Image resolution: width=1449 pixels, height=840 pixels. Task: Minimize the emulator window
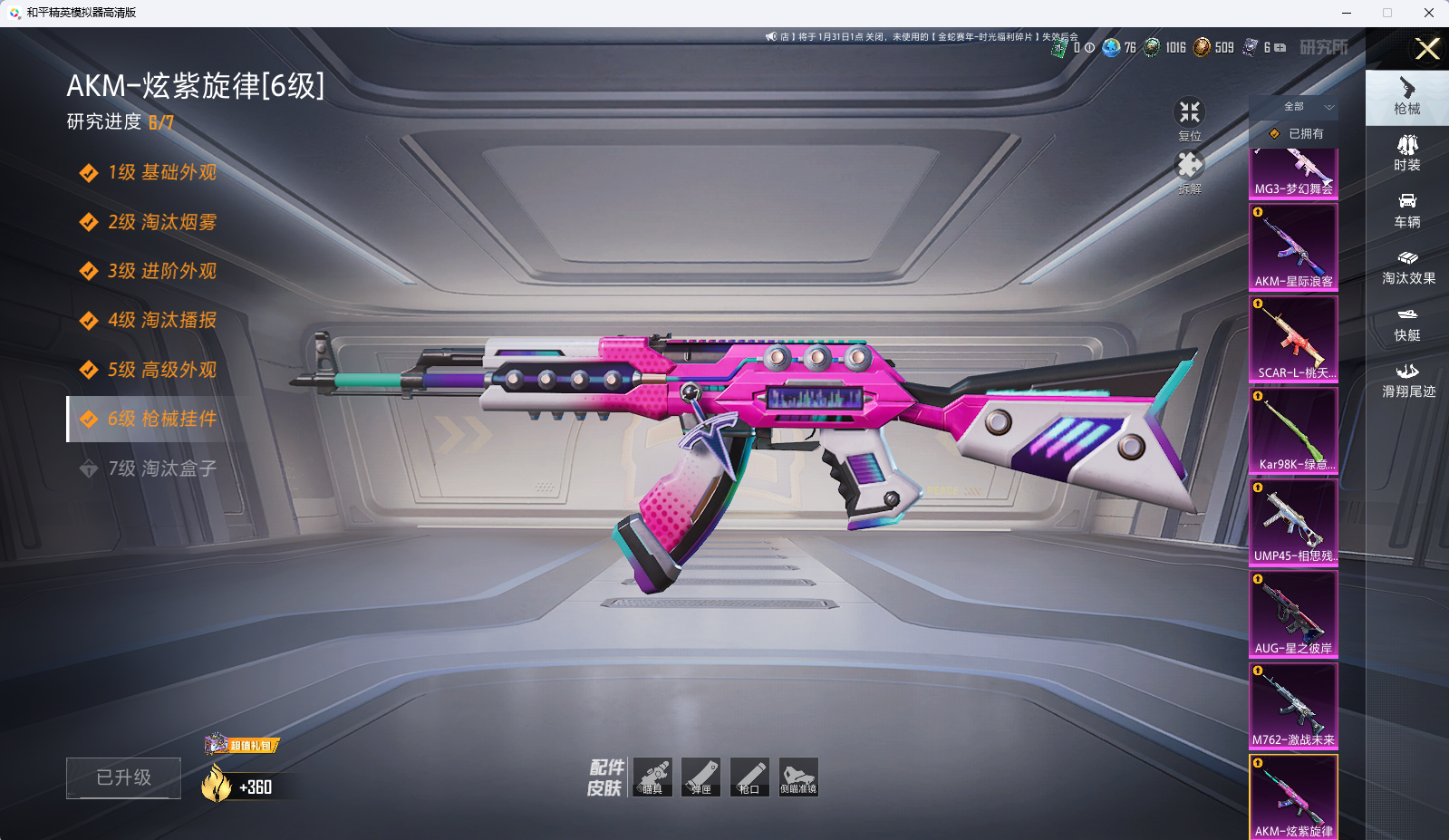(x=1347, y=13)
